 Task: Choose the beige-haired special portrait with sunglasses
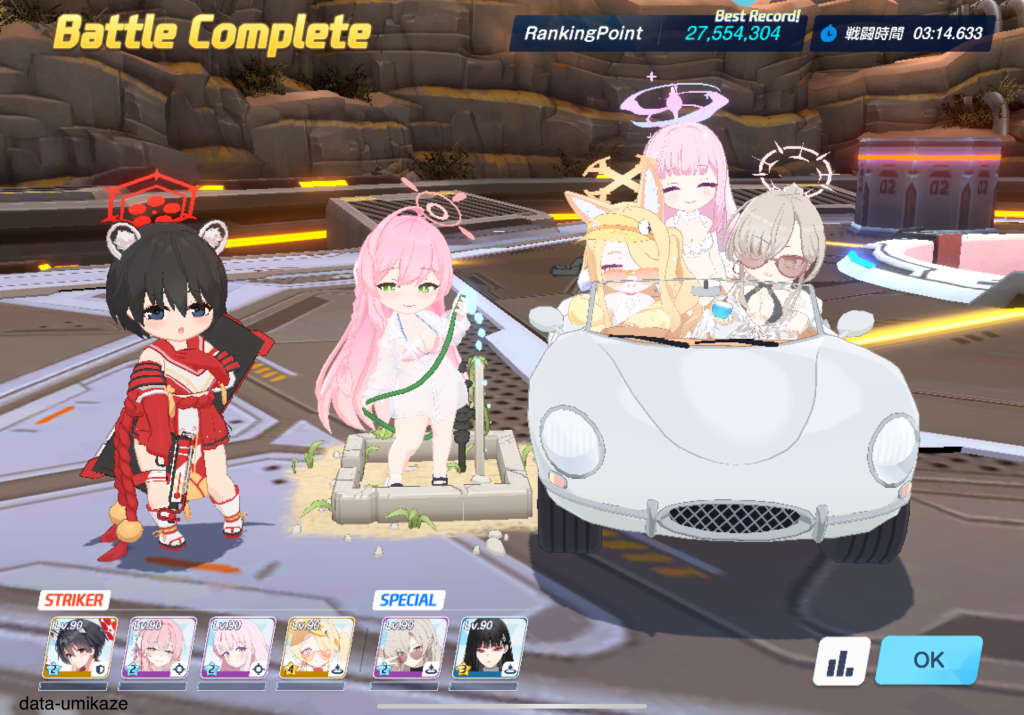pyautogui.click(x=409, y=648)
